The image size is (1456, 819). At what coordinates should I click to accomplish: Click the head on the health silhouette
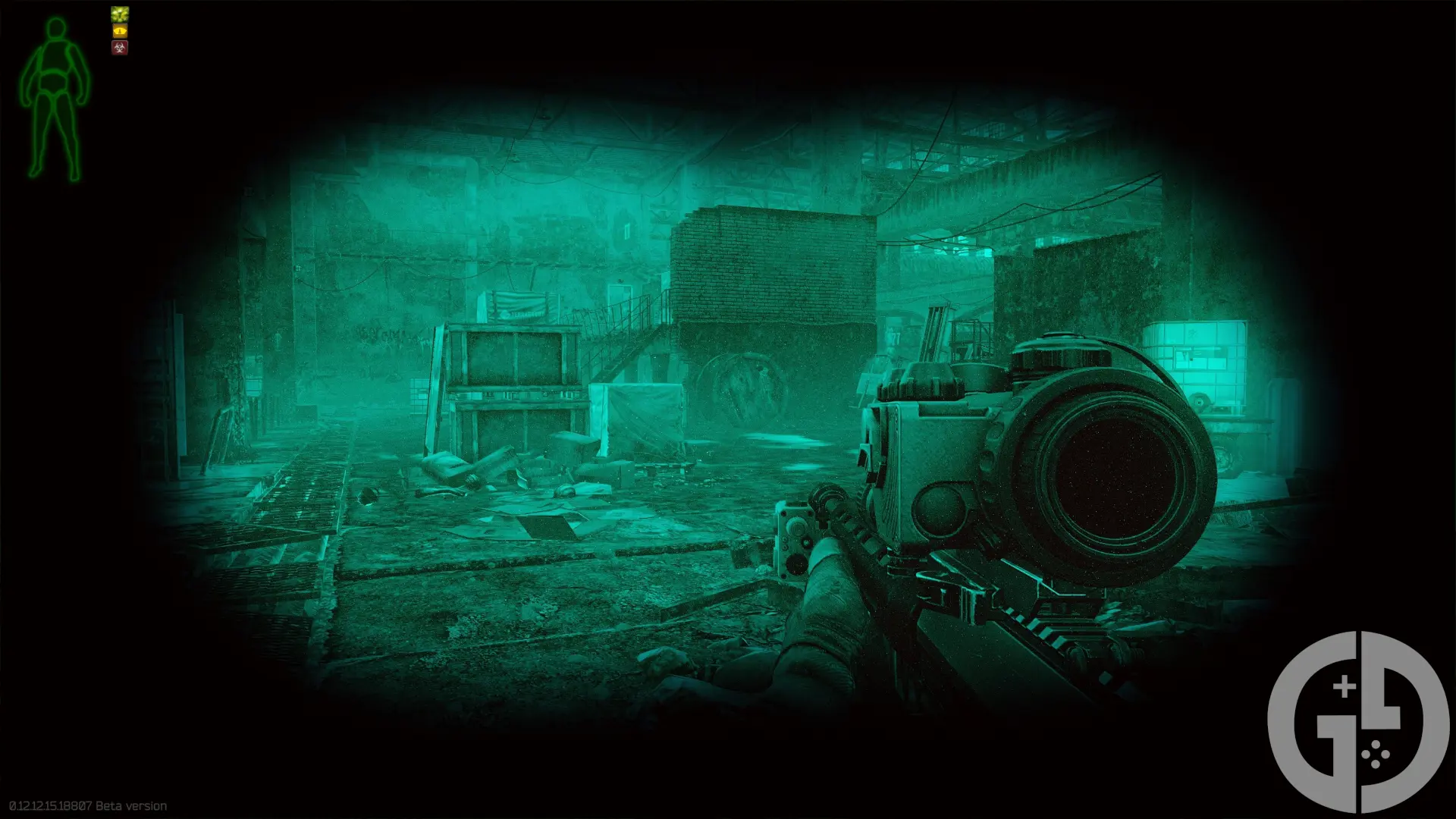tap(55, 29)
